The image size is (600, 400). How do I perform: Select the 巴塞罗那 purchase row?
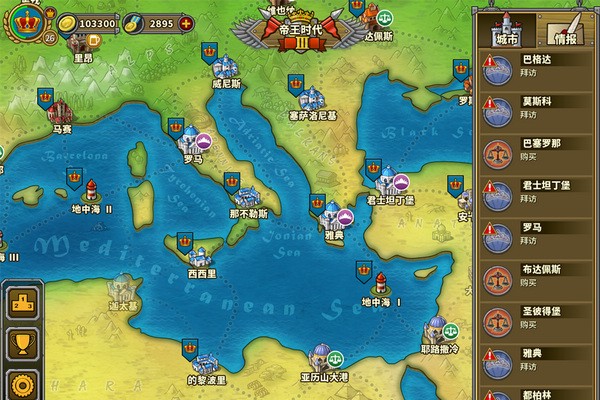[540, 149]
